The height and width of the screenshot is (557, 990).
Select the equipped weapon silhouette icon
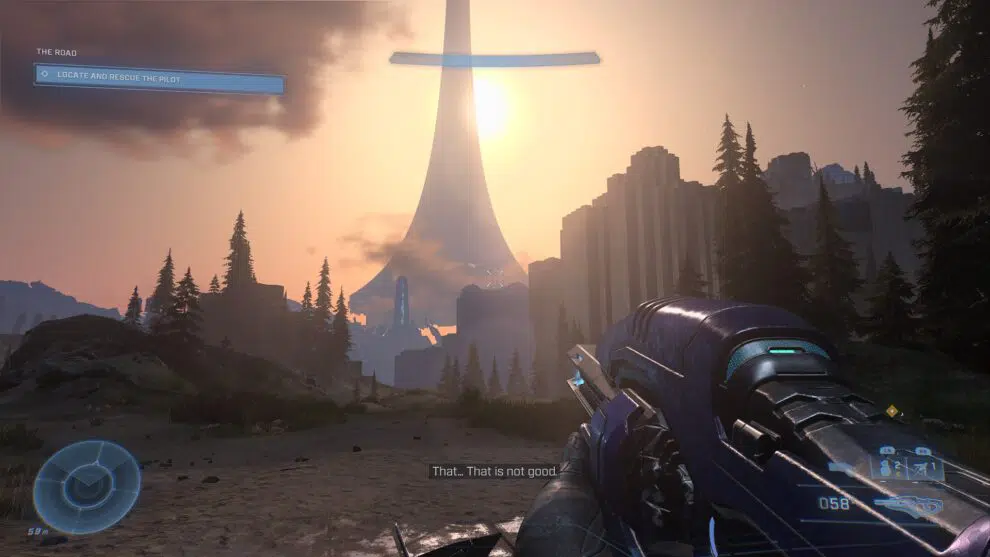click(x=908, y=505)
